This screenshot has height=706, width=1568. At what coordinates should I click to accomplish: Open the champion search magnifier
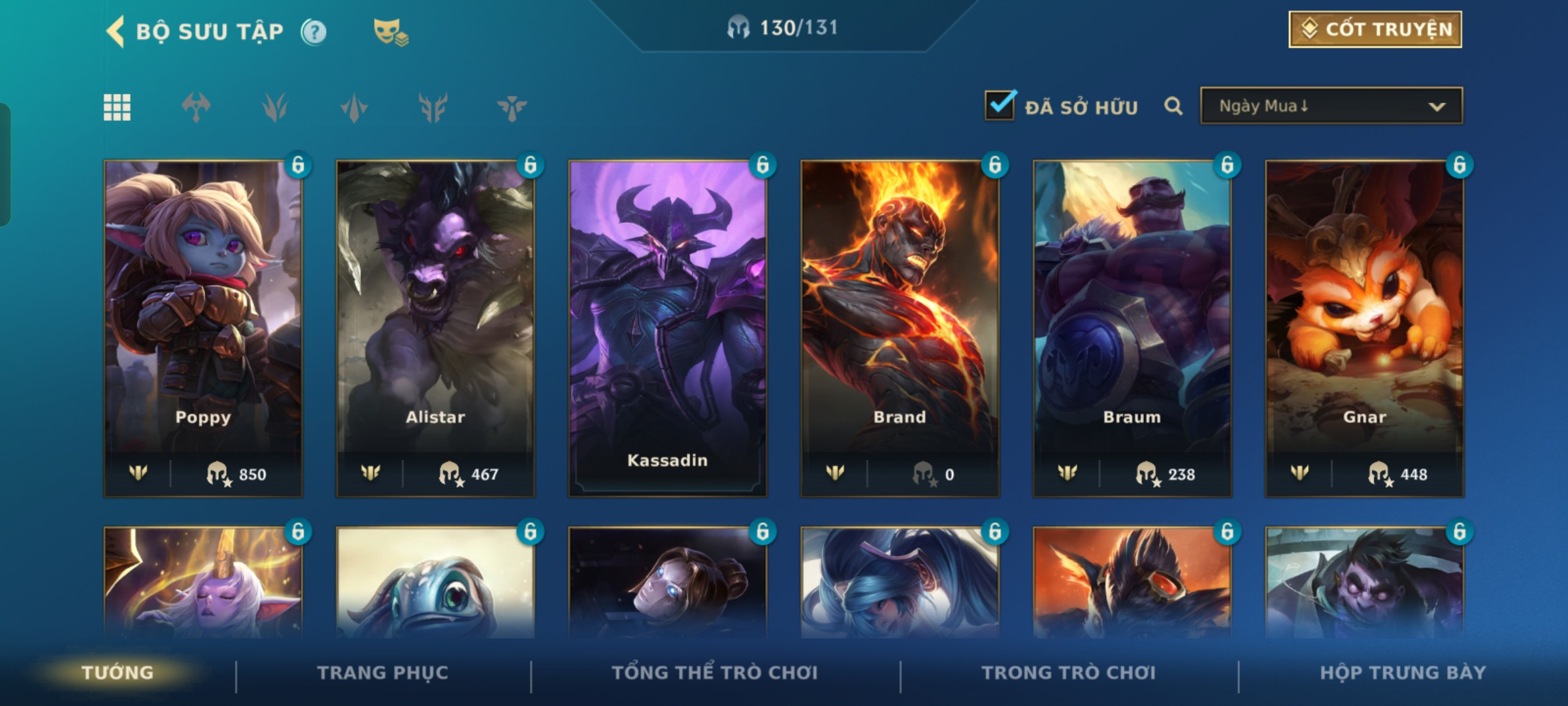pos(1173,106)
